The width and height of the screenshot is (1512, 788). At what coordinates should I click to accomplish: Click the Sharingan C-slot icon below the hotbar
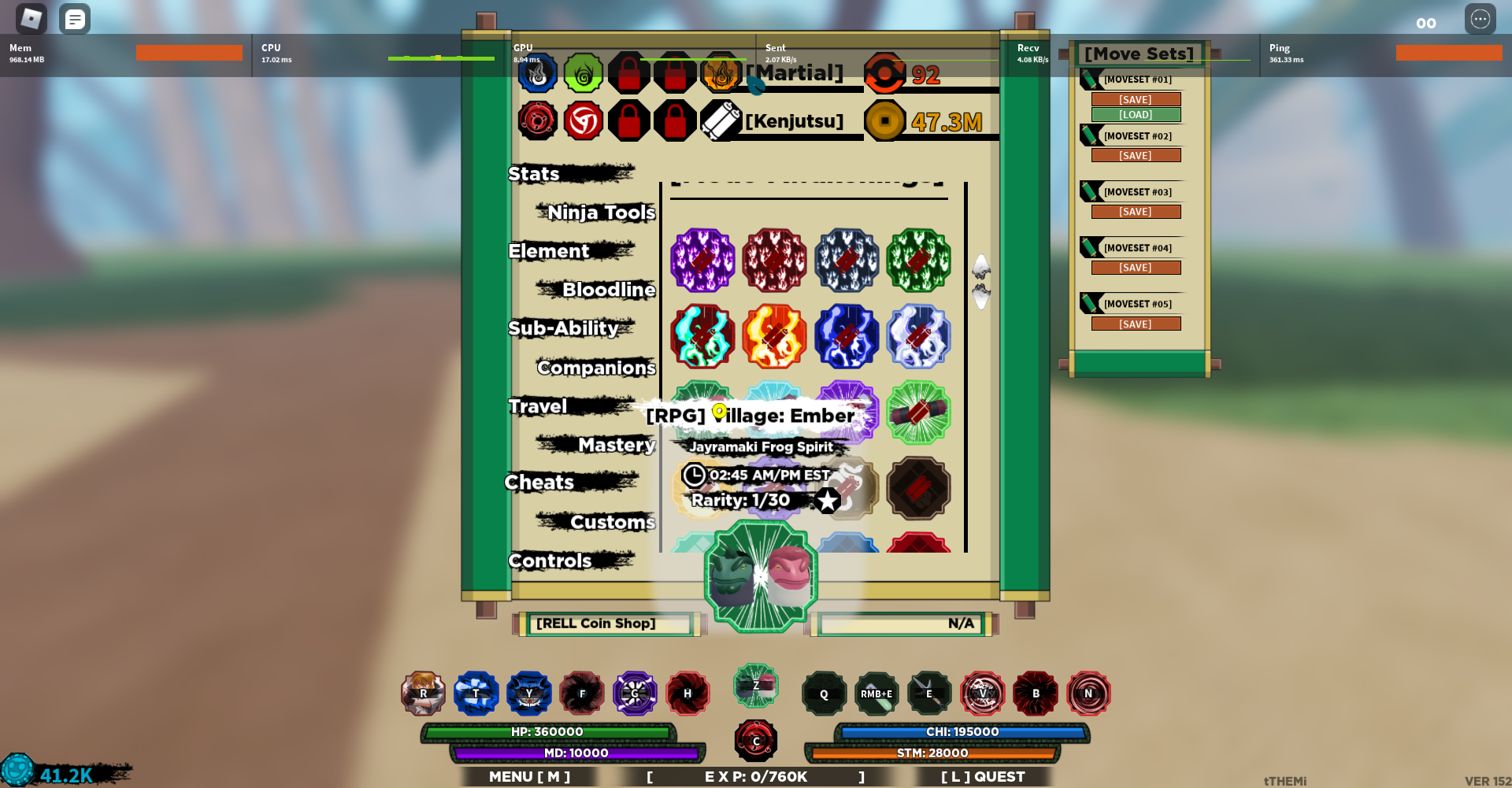755,740
